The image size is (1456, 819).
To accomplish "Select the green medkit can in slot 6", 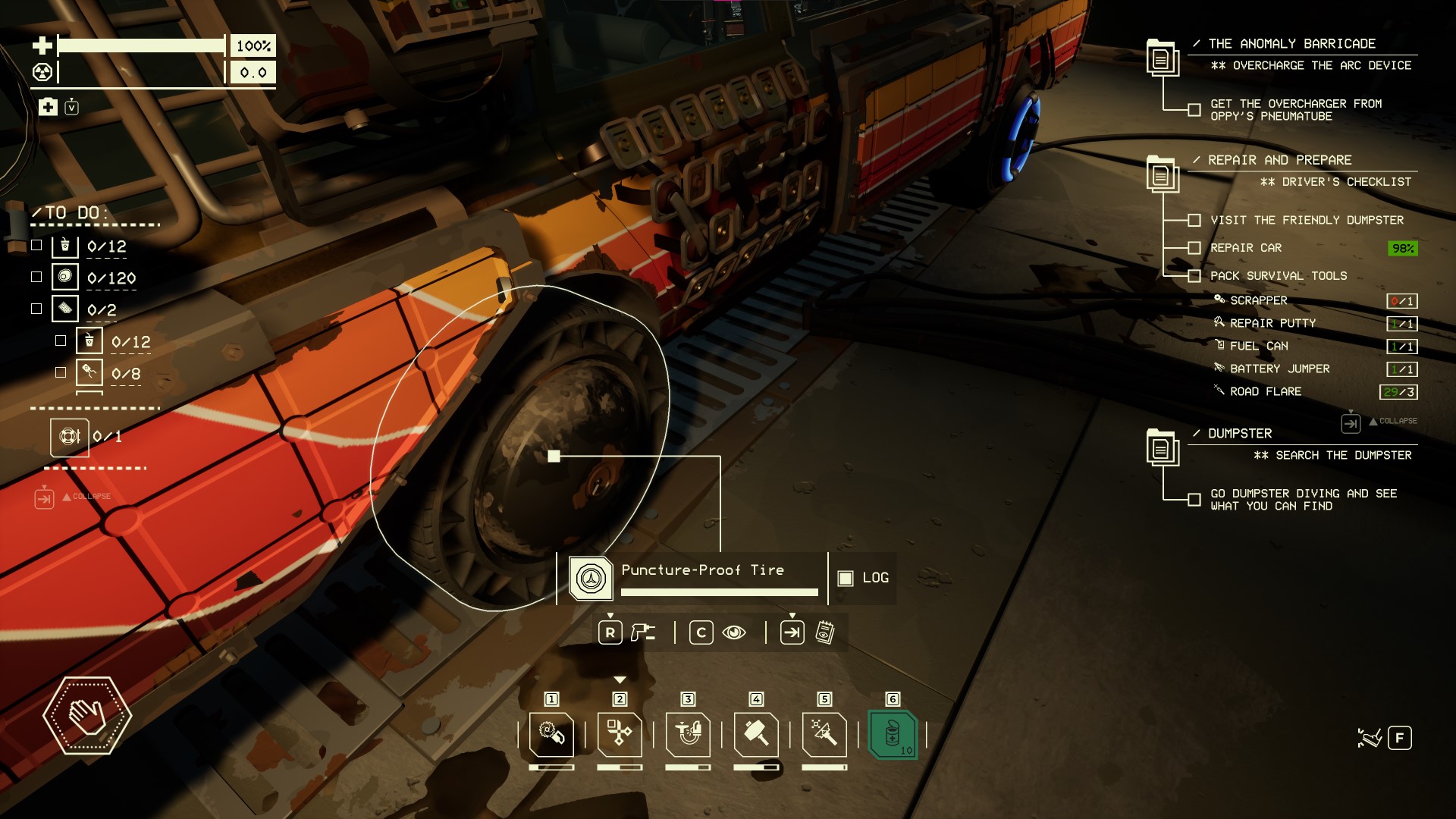I will click(893, 734).
